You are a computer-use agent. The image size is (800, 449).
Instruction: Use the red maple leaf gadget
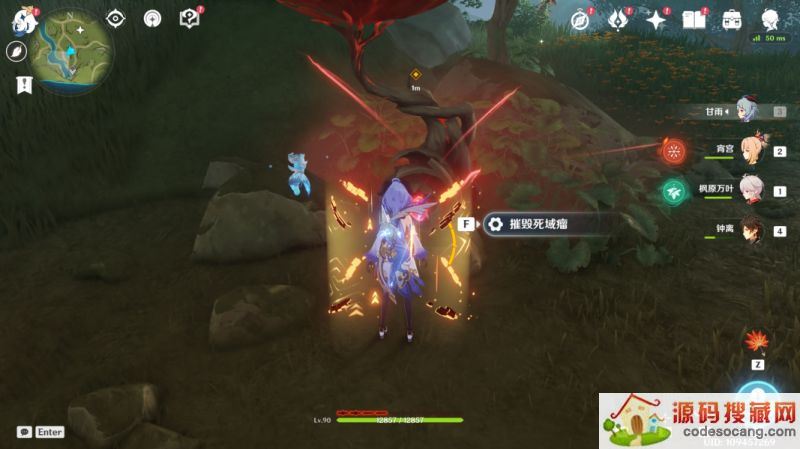click(x=755, y=343)
